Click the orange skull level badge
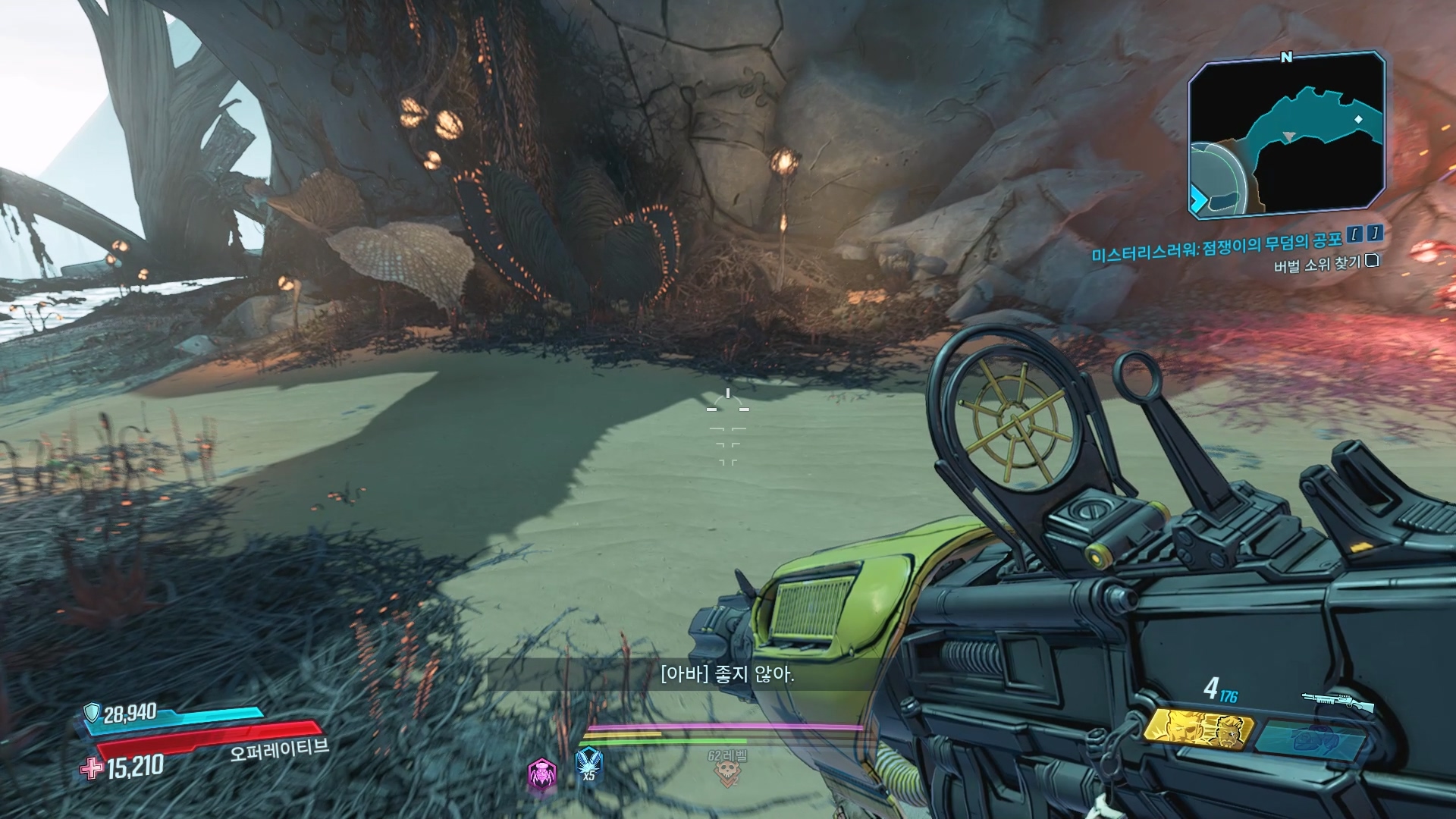Image resolution: width=1456 pixels, height=819 pixels. point(727,772)
